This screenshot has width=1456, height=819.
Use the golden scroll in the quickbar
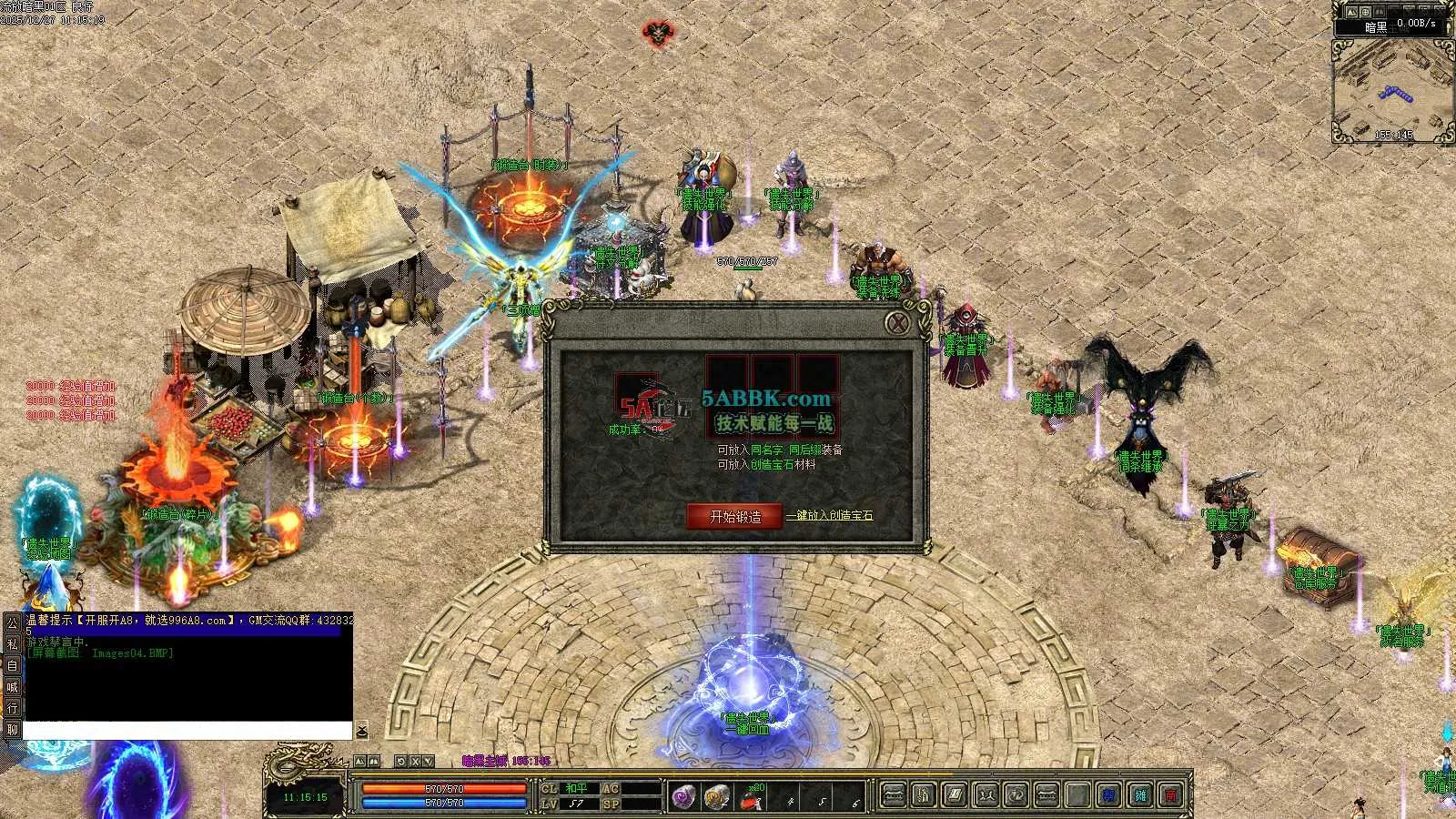717,796
